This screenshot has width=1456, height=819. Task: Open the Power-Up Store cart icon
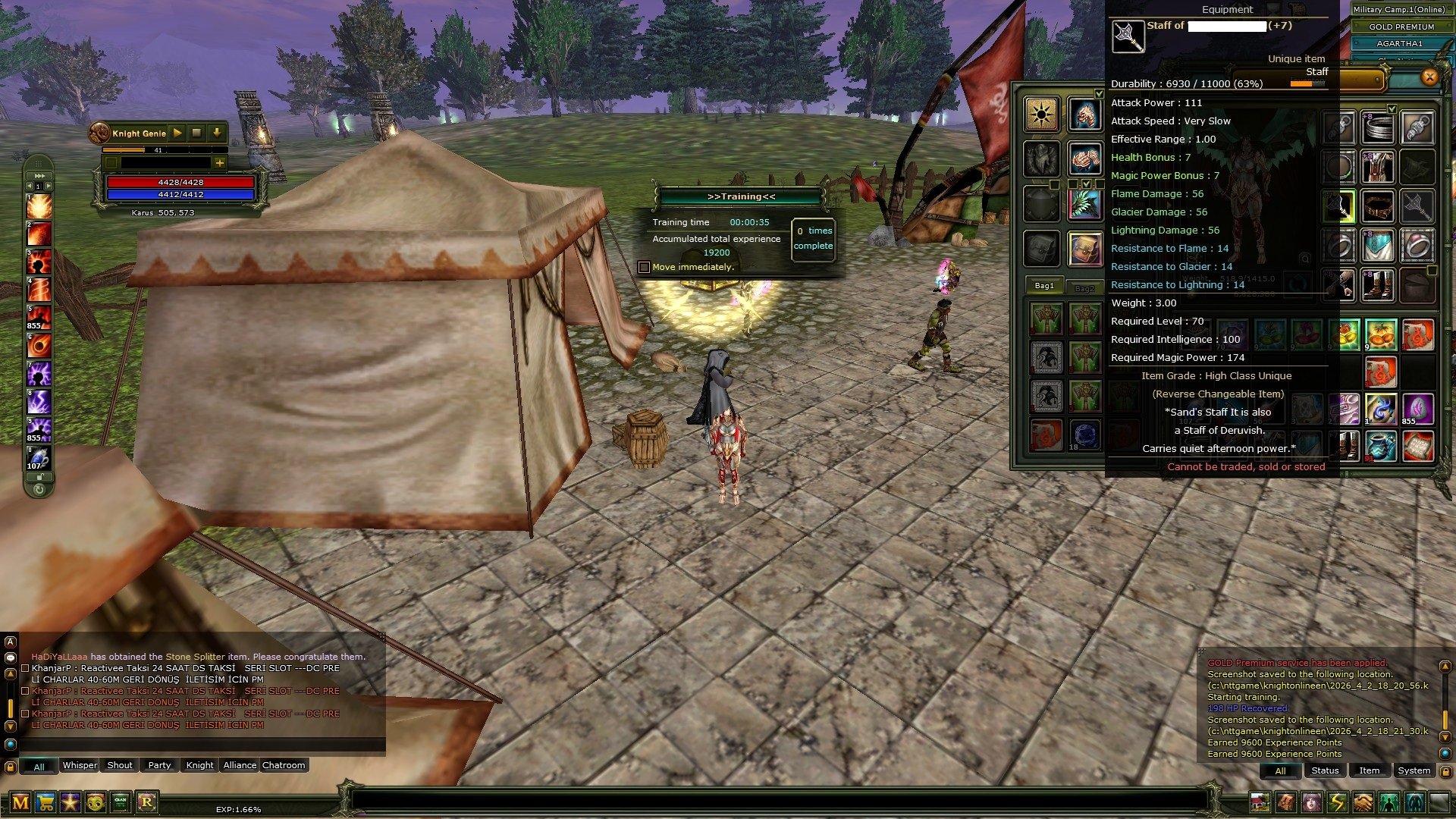45,804
